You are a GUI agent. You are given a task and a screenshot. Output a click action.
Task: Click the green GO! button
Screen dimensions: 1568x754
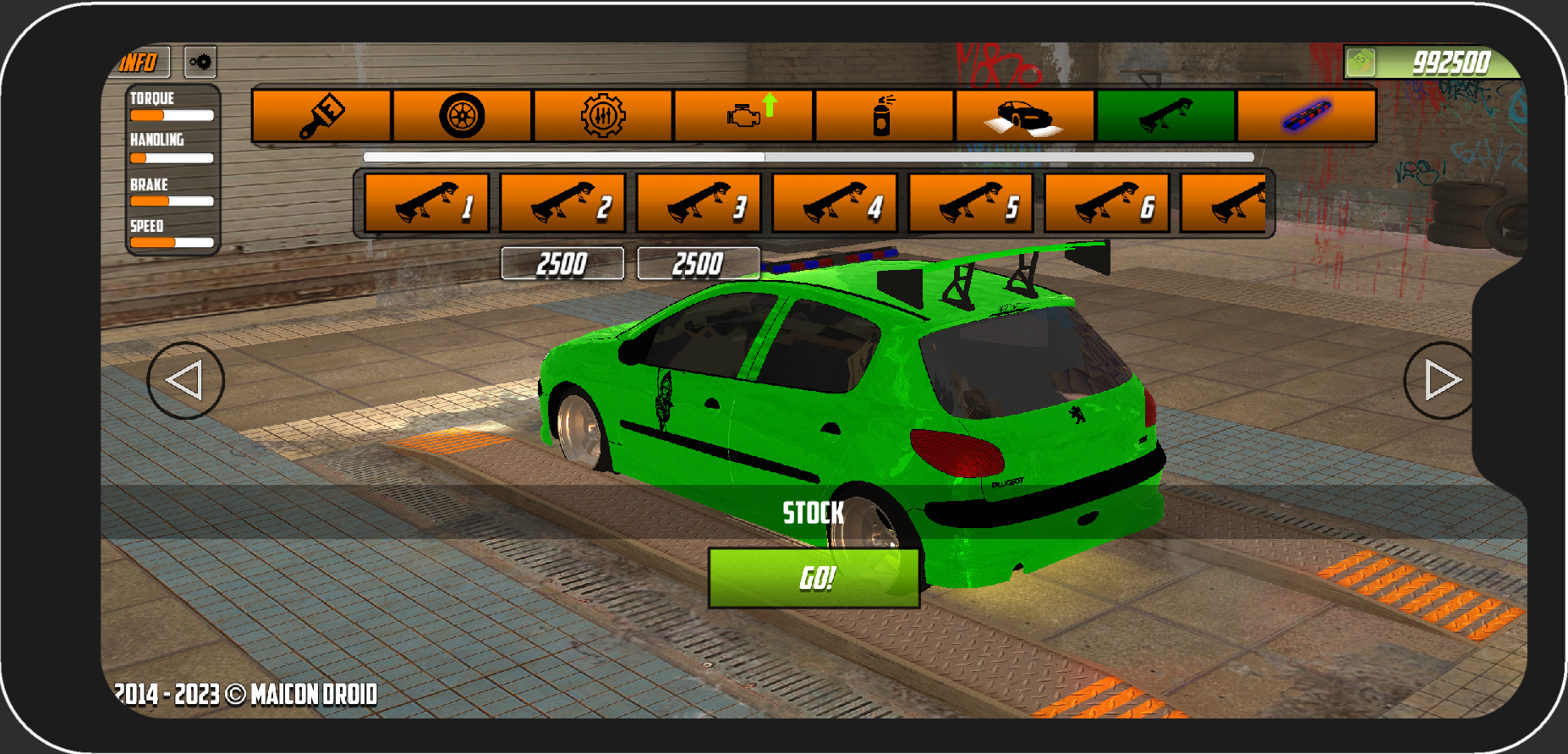pyautogui.click(x=814, y=578)
